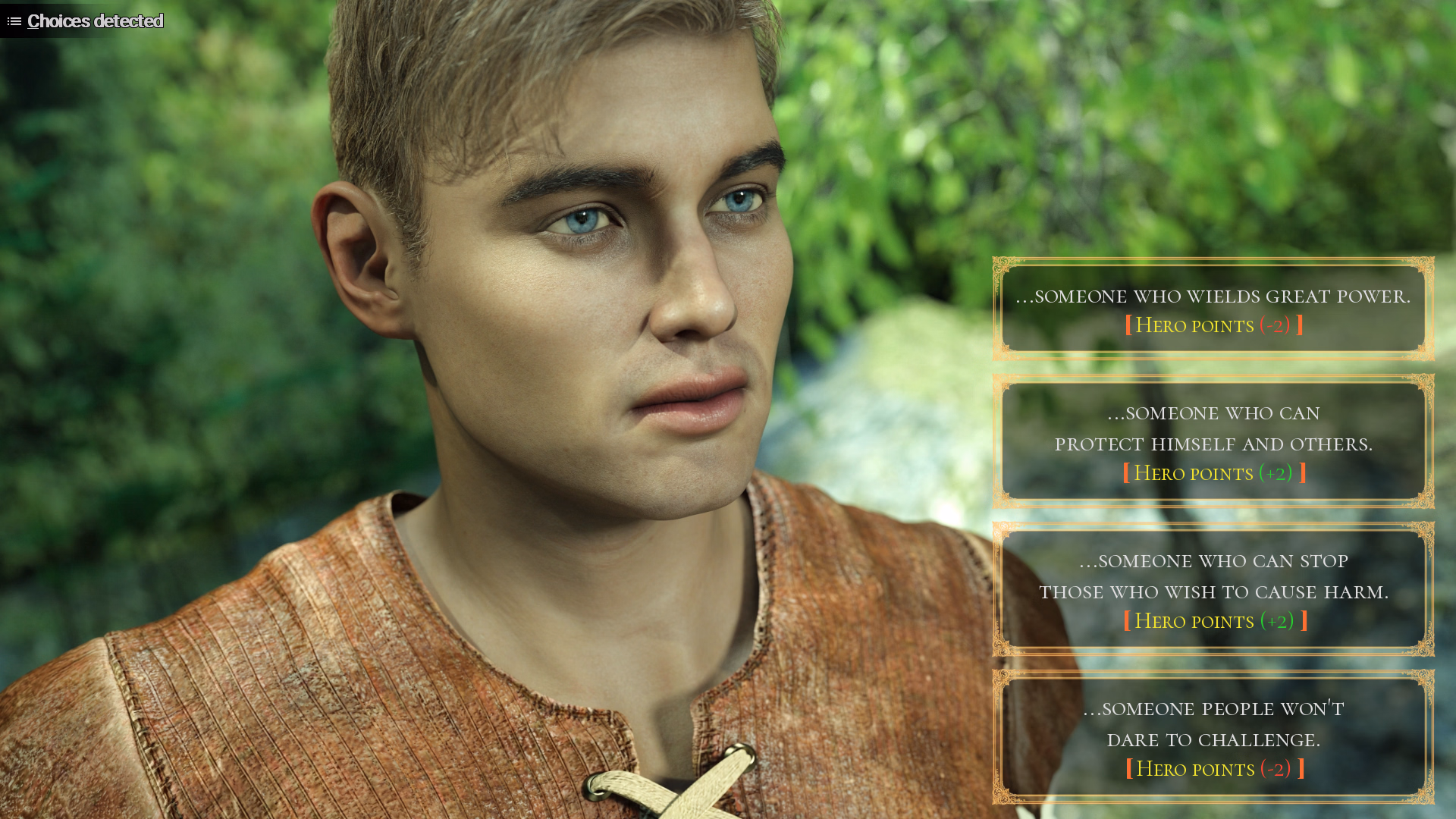The image size is (1456, 819).
Task: Answer "someone people won't dare to challenge"
Action: [1213, 737]
